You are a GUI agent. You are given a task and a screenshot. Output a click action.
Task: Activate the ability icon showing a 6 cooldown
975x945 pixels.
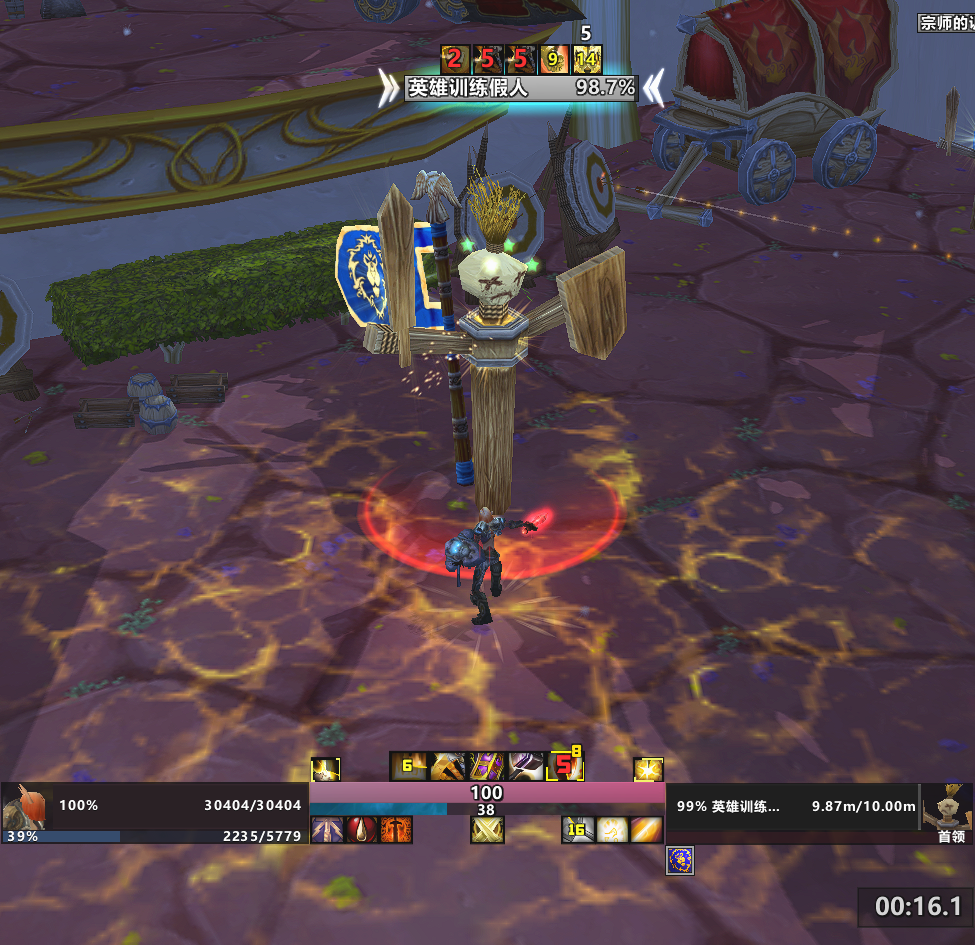(407, 767)
